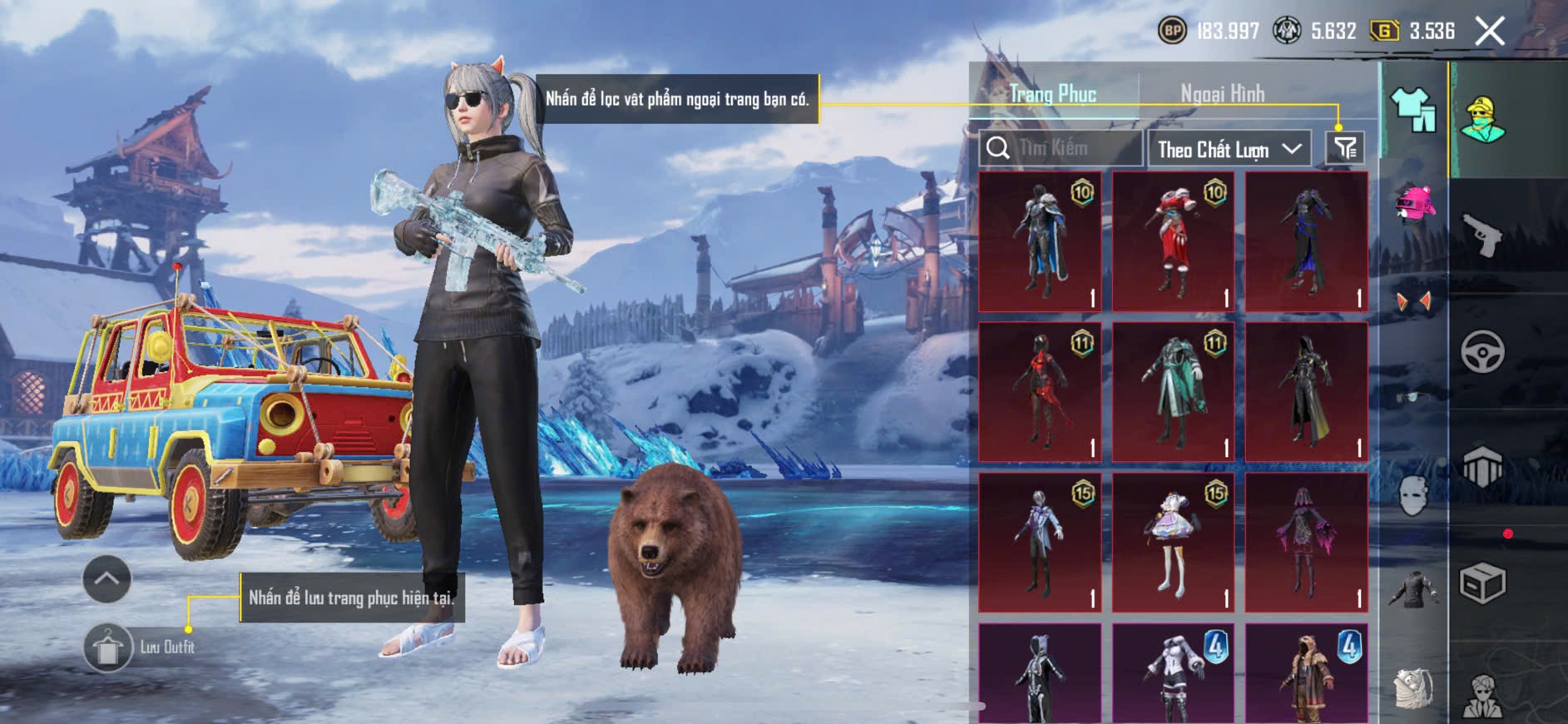This screenshot has height=724, width=1568.
Task: Choose the teal robed outfit with level 11 badge
Action: pyautogui.click(x=1173, y=392)
